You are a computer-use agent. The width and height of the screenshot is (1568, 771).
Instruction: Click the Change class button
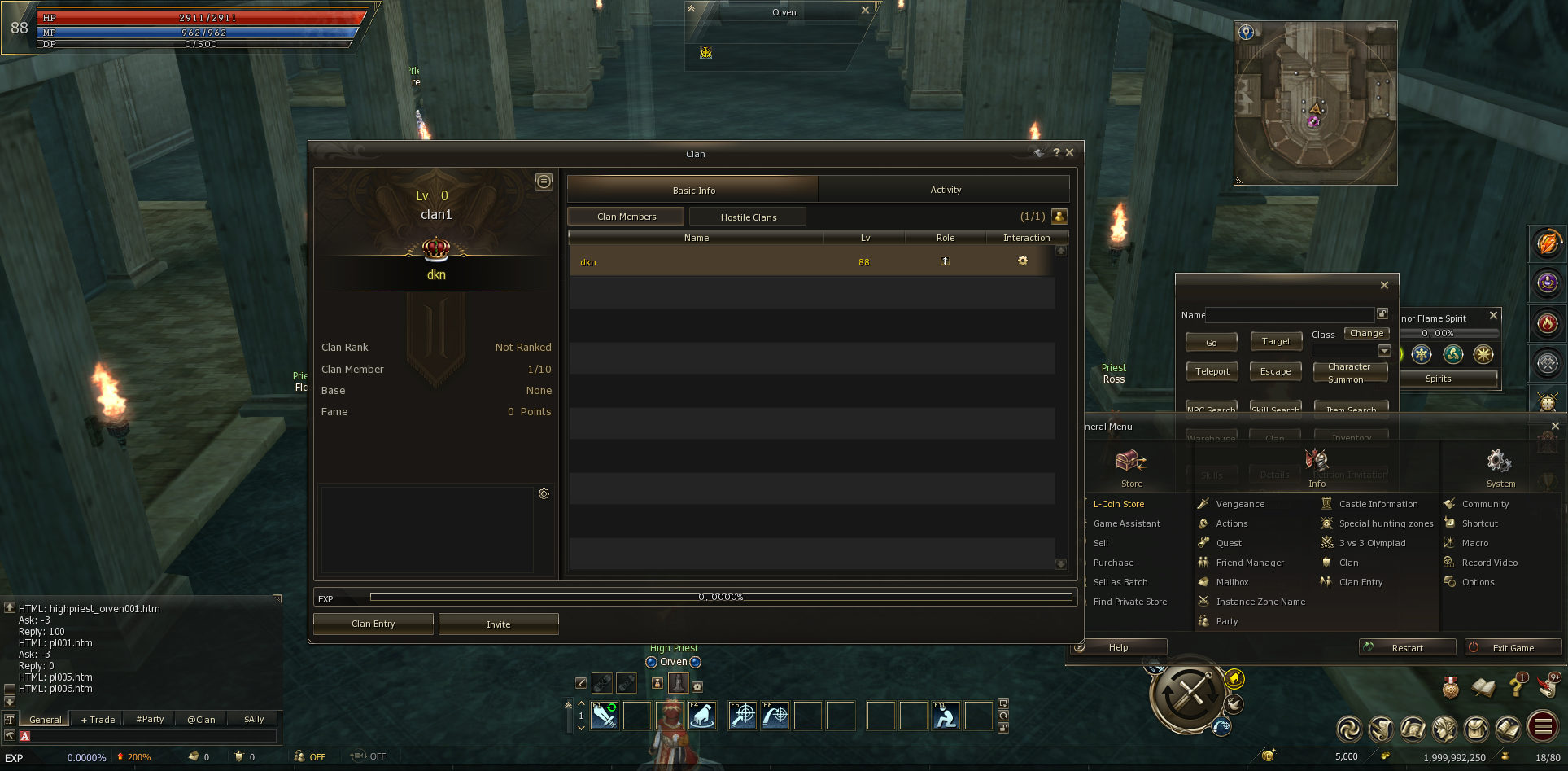pos(1366,333)
